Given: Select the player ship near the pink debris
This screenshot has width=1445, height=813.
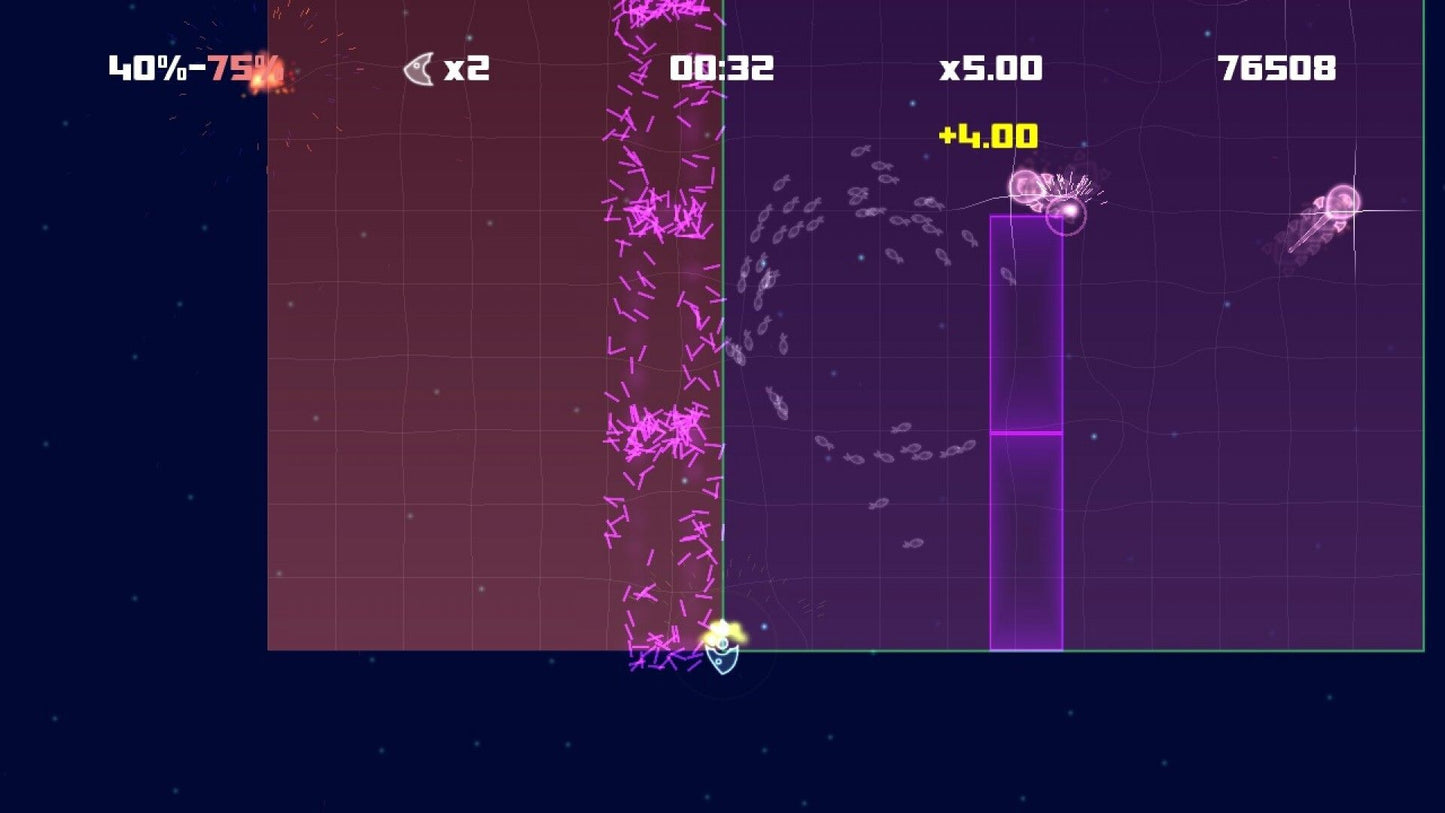Looking at the screenshot, I should 723,660.
